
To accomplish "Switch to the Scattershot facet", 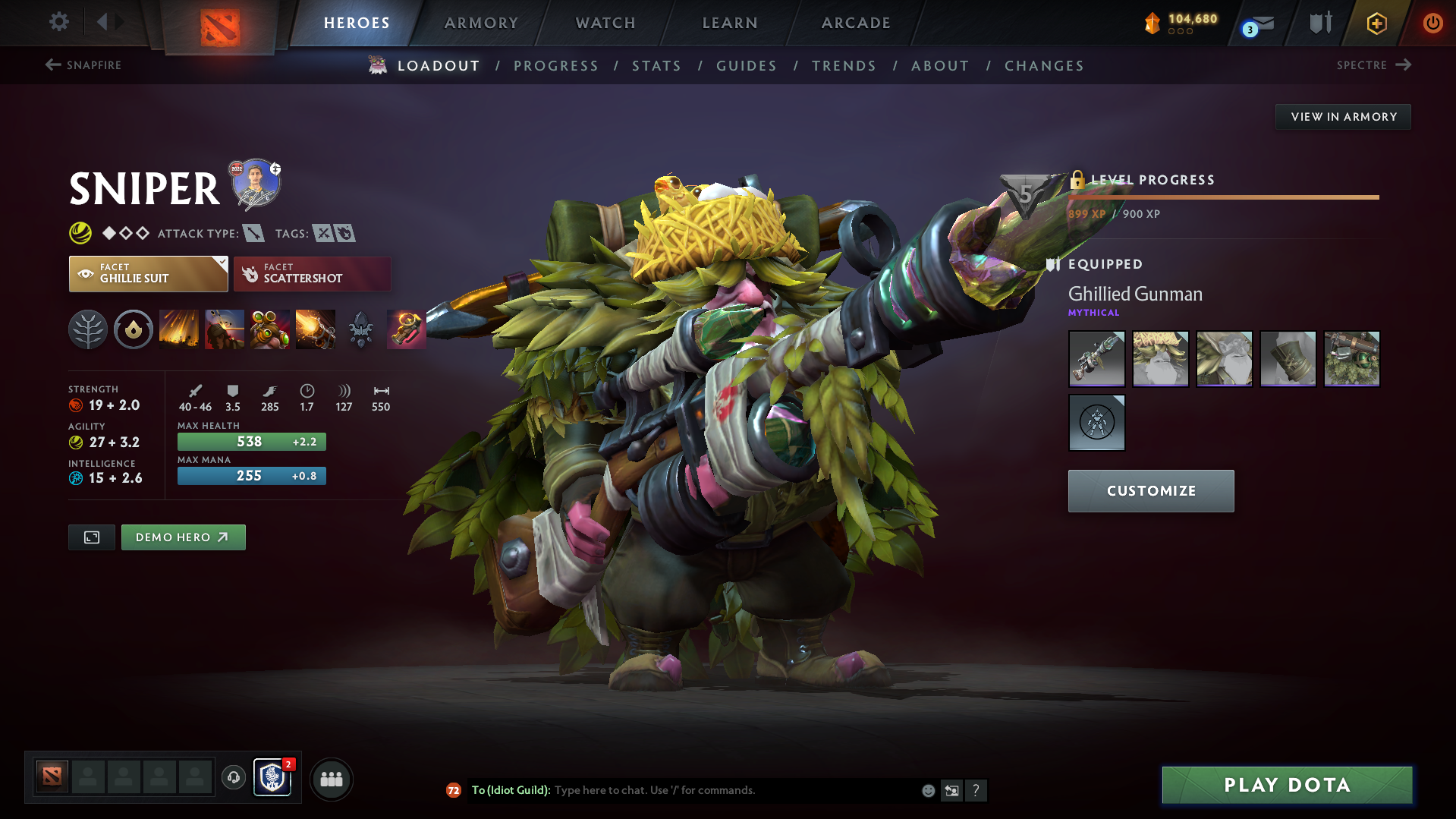I will [x=312, y=273].
